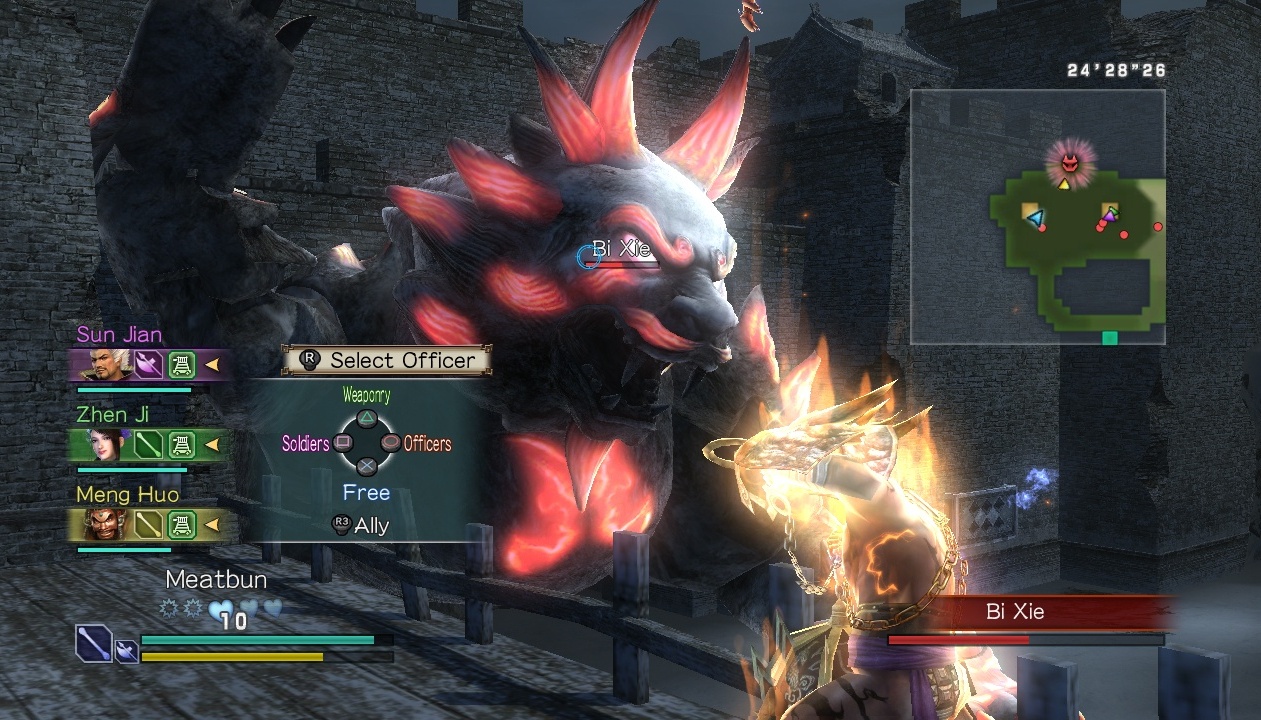Viewport: 1261px width, 720px height.
Task: Open the minimap
Action: click(x=1037, y=216)
